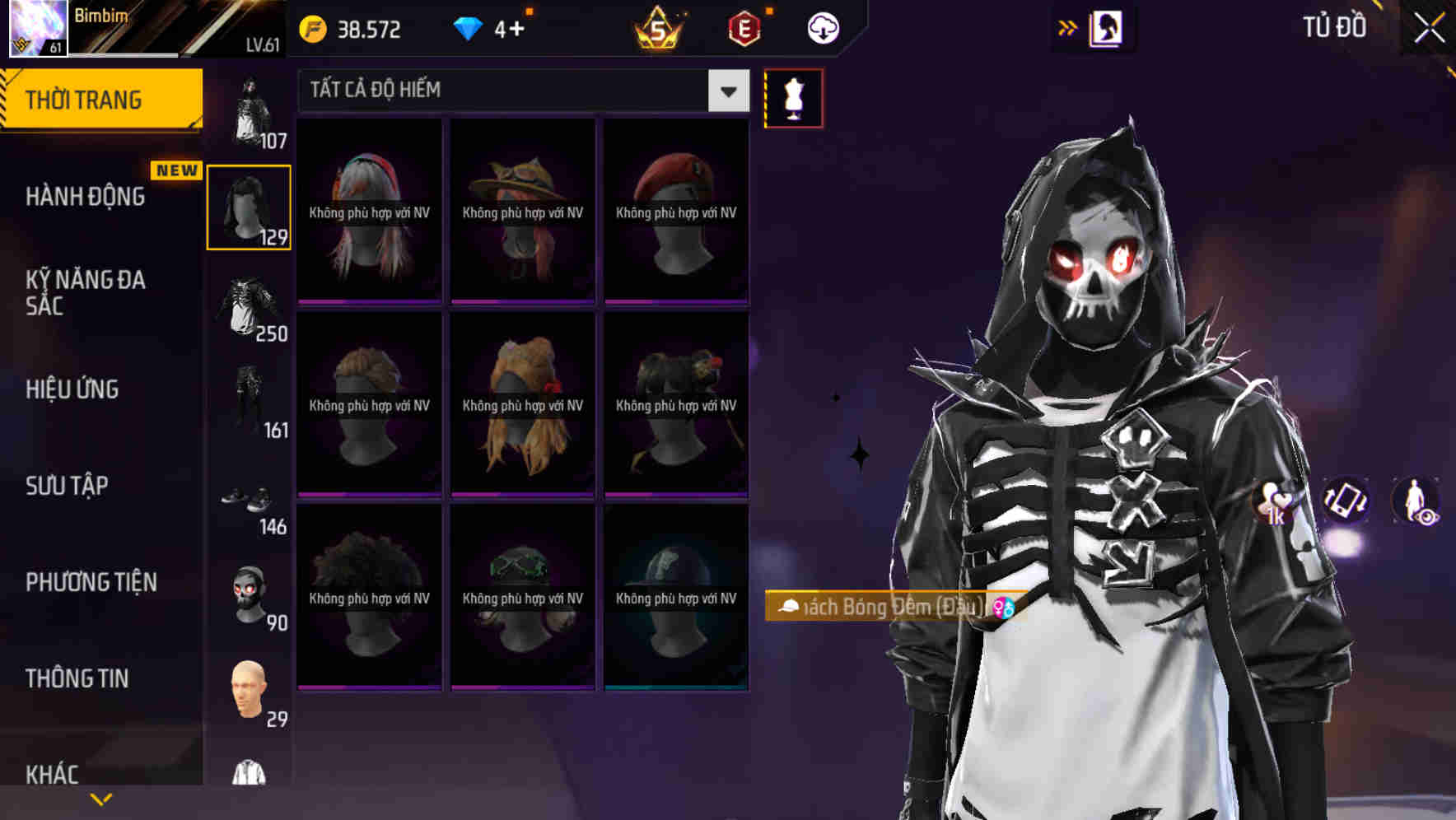Select the PHƯƠNG TIỆN category
The width and height of the screenshot is (1456, 820).
[91, 582]
